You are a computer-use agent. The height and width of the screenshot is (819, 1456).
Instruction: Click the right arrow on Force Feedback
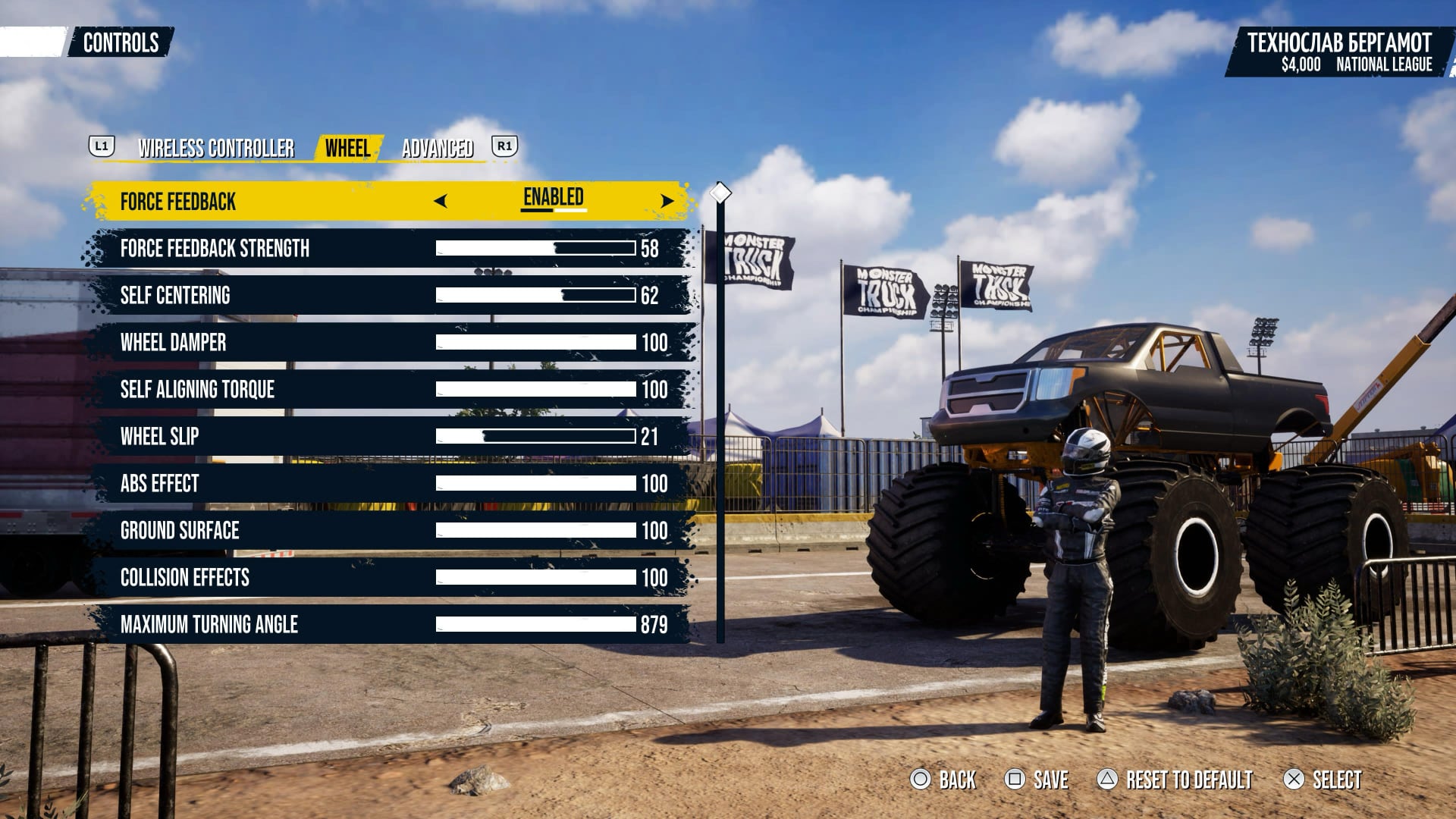(667, 201)
